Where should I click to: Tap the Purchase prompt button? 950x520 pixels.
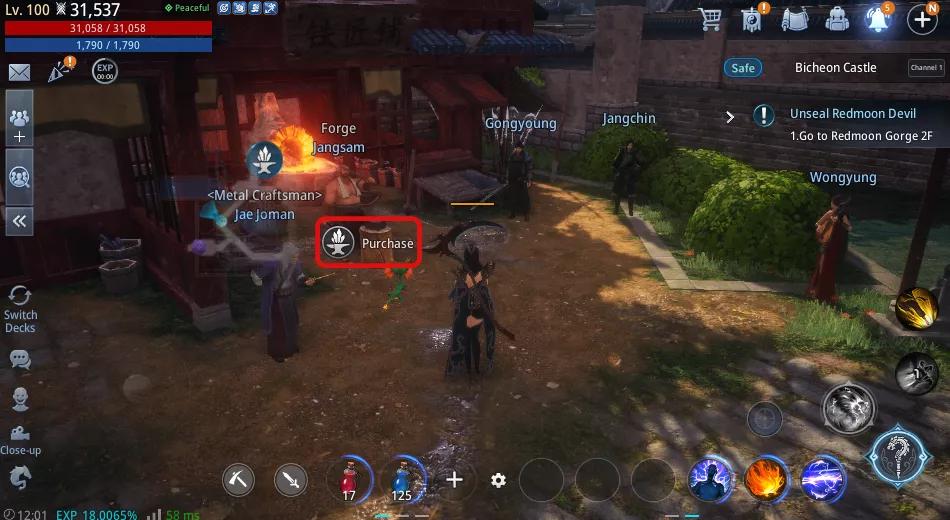368,243
